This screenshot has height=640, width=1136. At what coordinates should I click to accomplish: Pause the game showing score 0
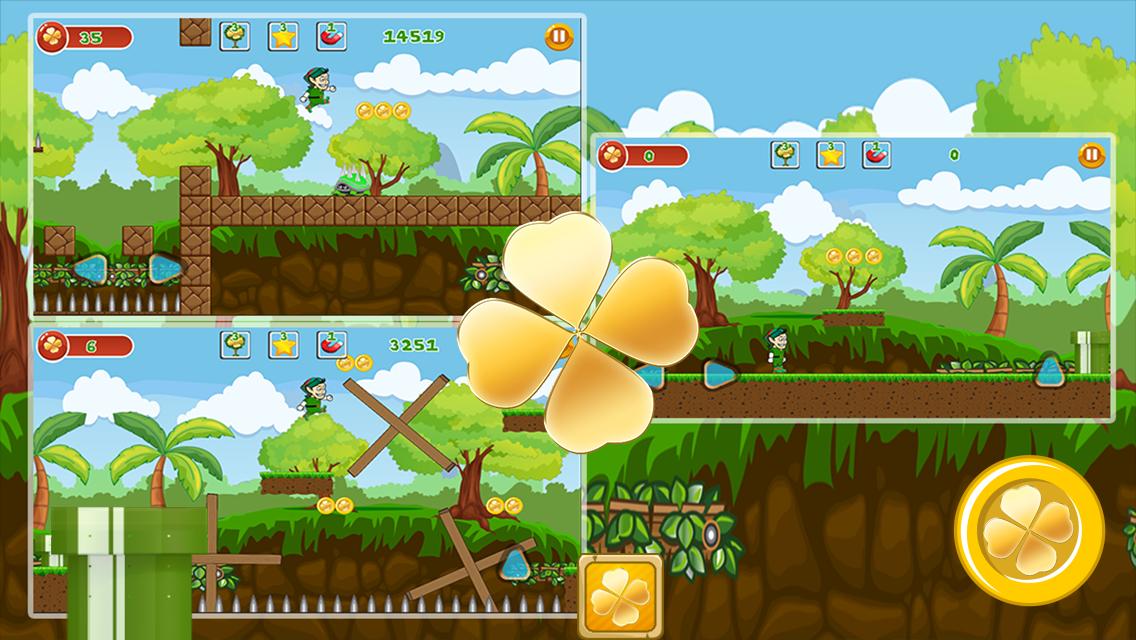(1091, 155)
